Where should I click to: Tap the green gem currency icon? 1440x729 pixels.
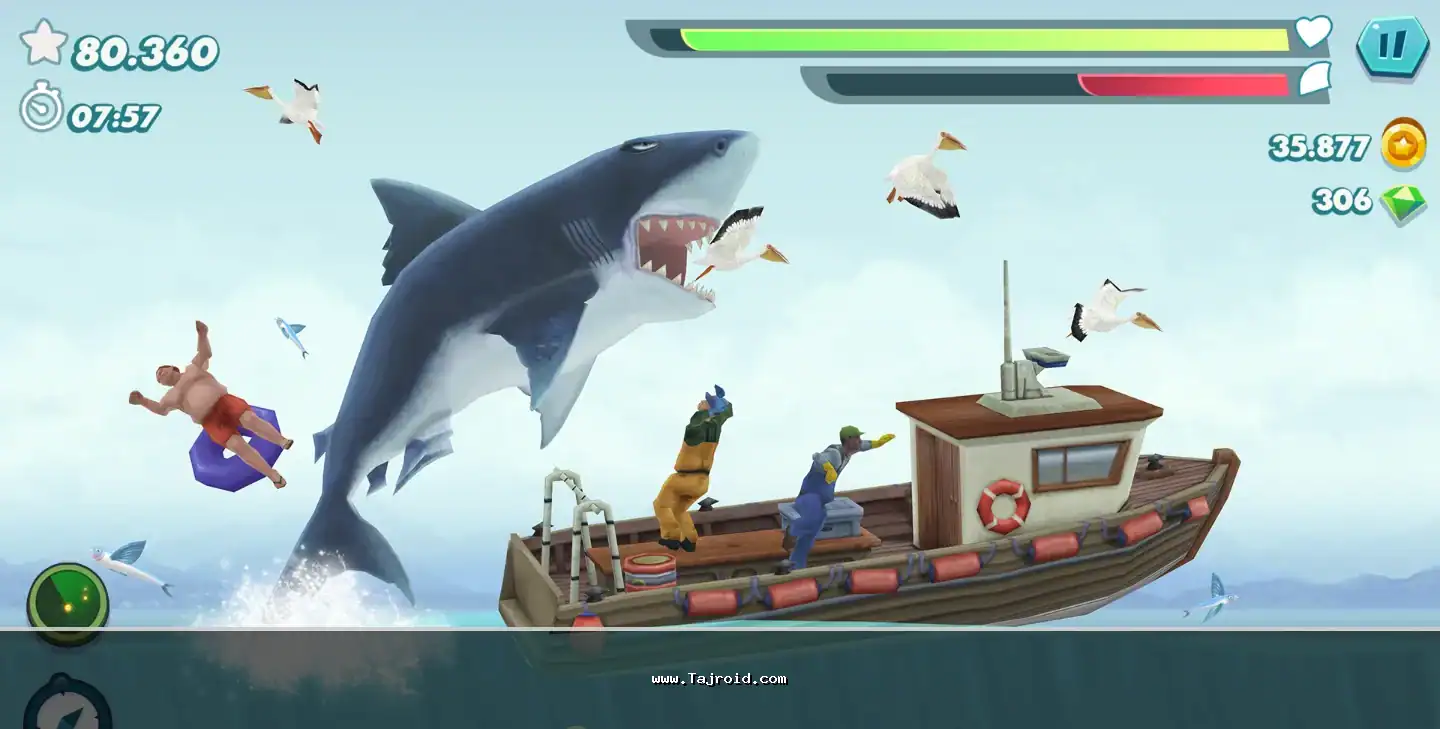(x=1403, y=203)
